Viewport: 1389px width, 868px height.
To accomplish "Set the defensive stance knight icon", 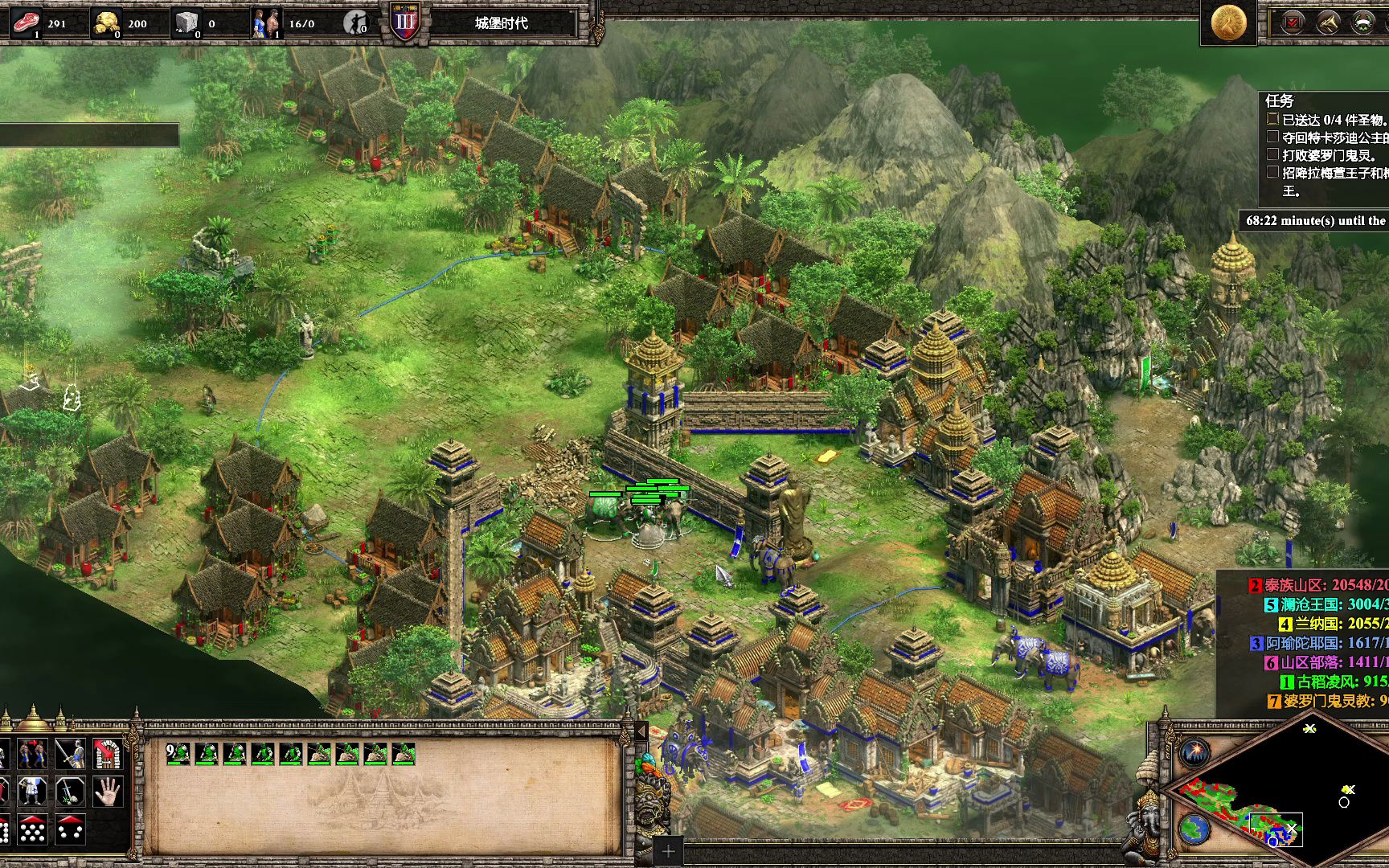I will 32,792.
